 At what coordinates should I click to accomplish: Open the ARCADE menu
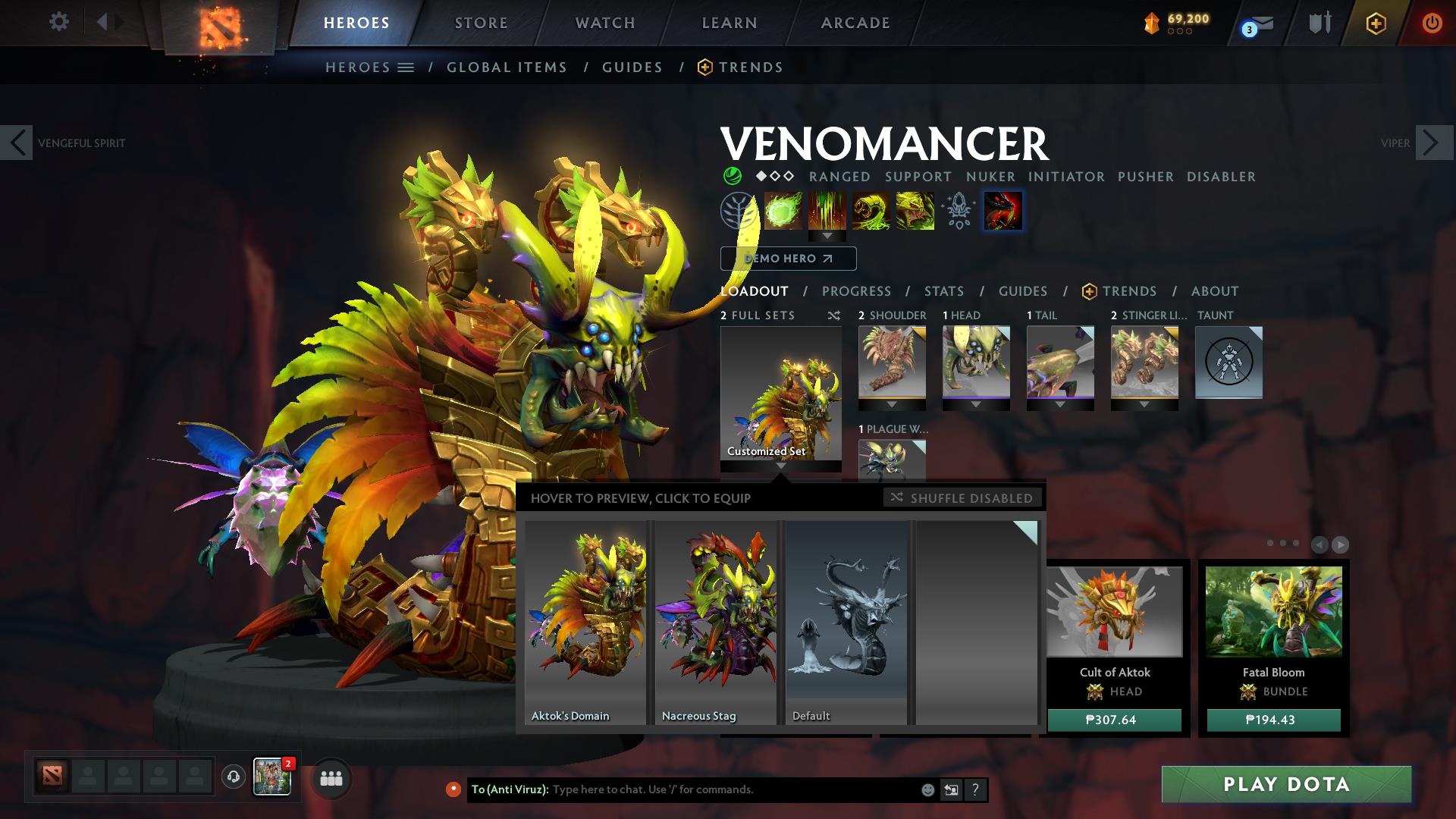(x=855, y=23)
